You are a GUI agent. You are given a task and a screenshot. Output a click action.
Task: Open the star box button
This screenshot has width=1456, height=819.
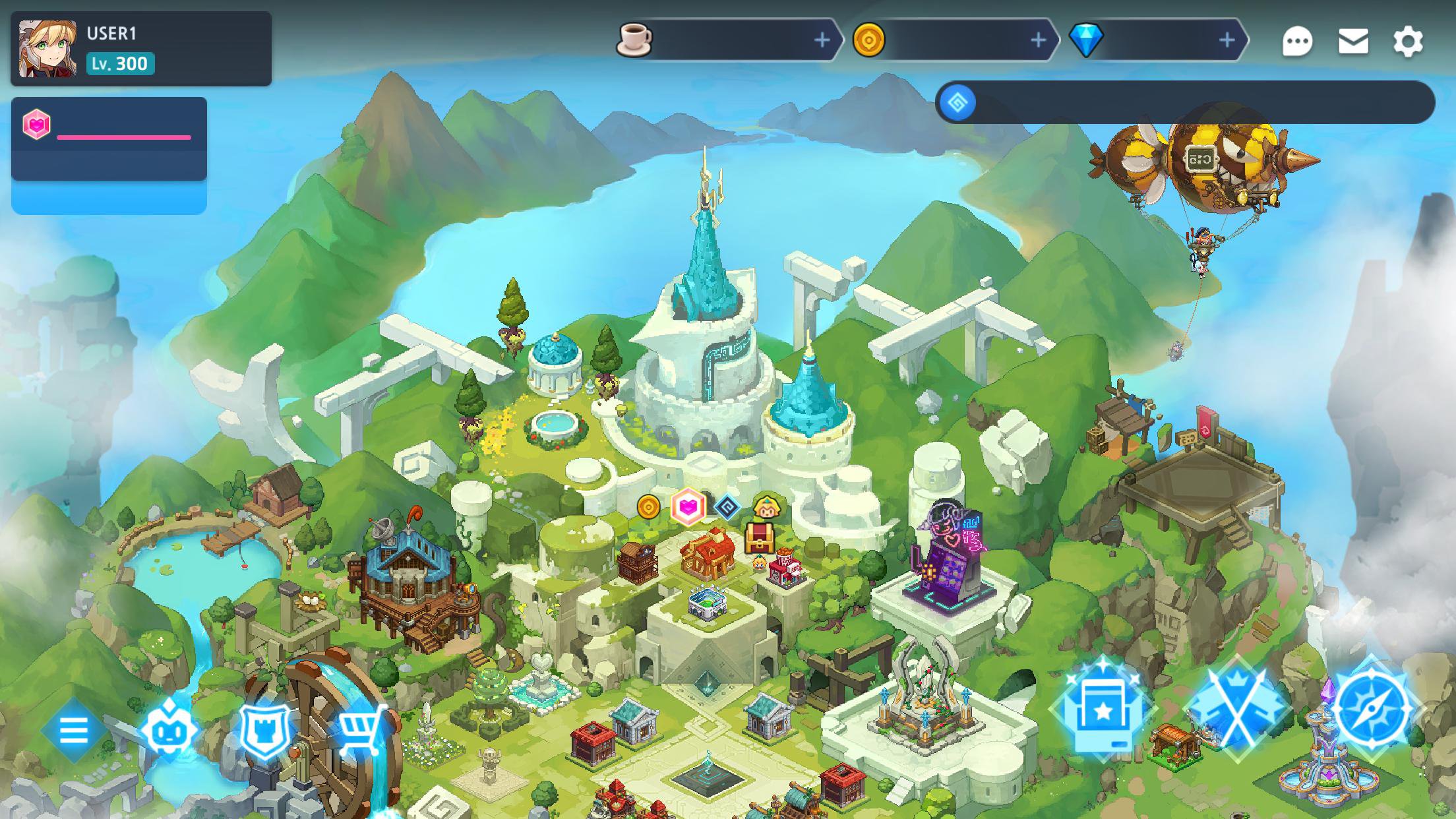point(1103,711)
